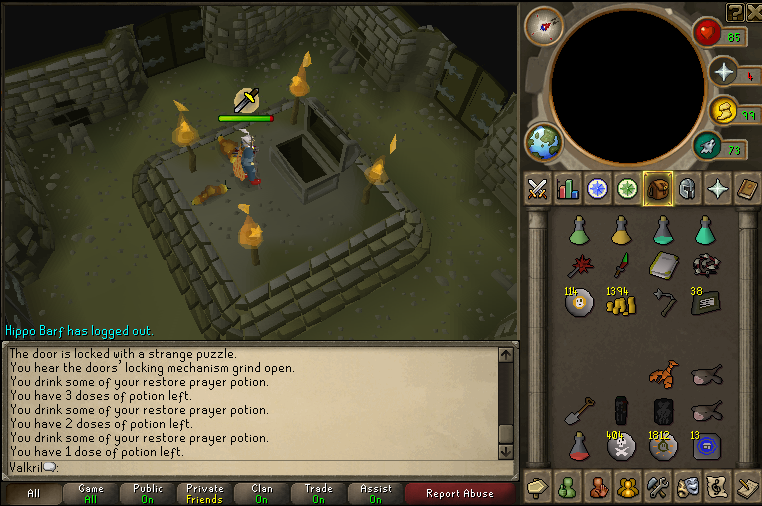The height and width of the screenshot is (506, 762).
Task: Show the prayer list tab
Action: pos(718,188)
